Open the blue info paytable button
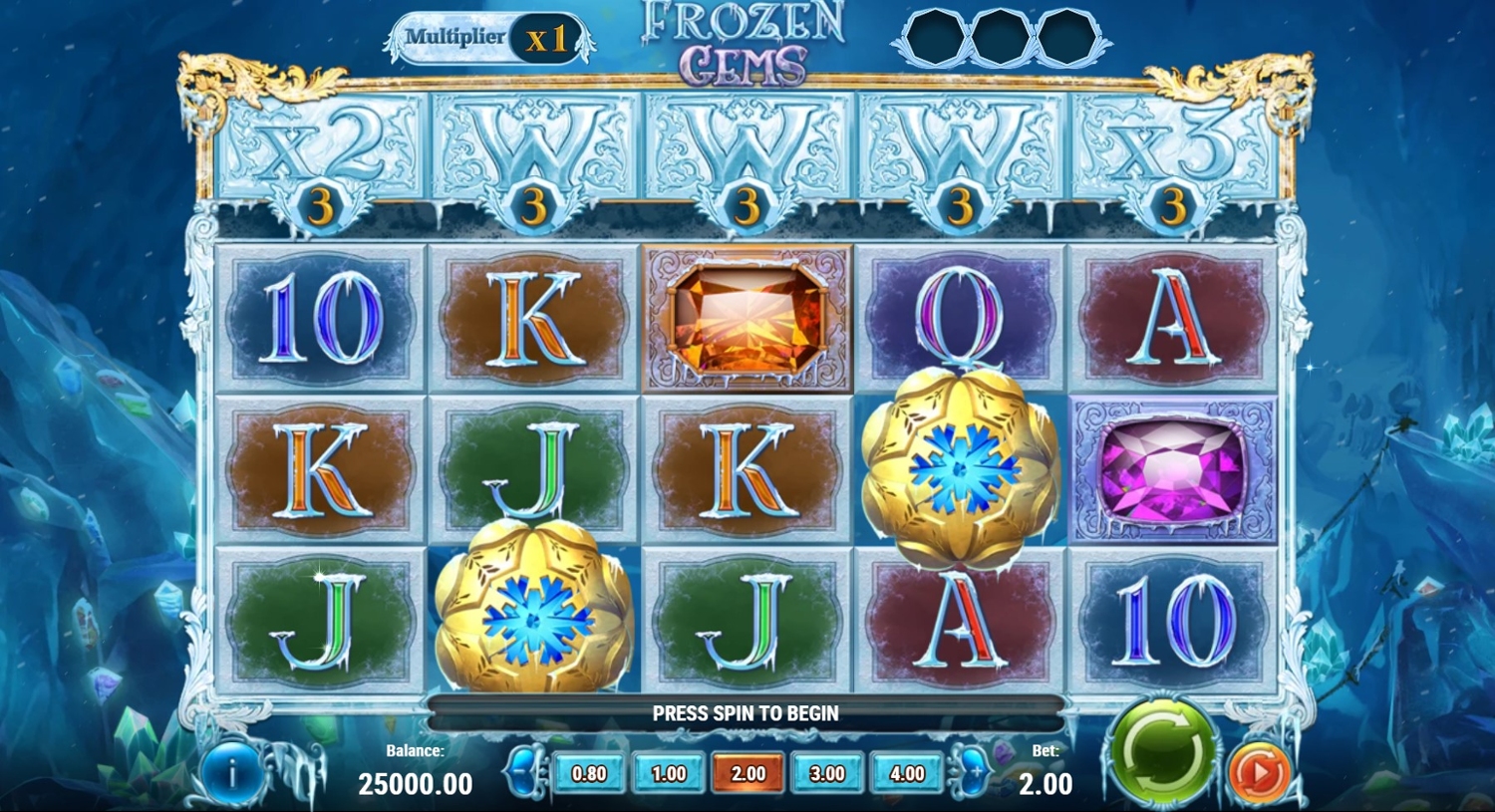This screenshot has height=812, width=1495. [x=231, y=772]
